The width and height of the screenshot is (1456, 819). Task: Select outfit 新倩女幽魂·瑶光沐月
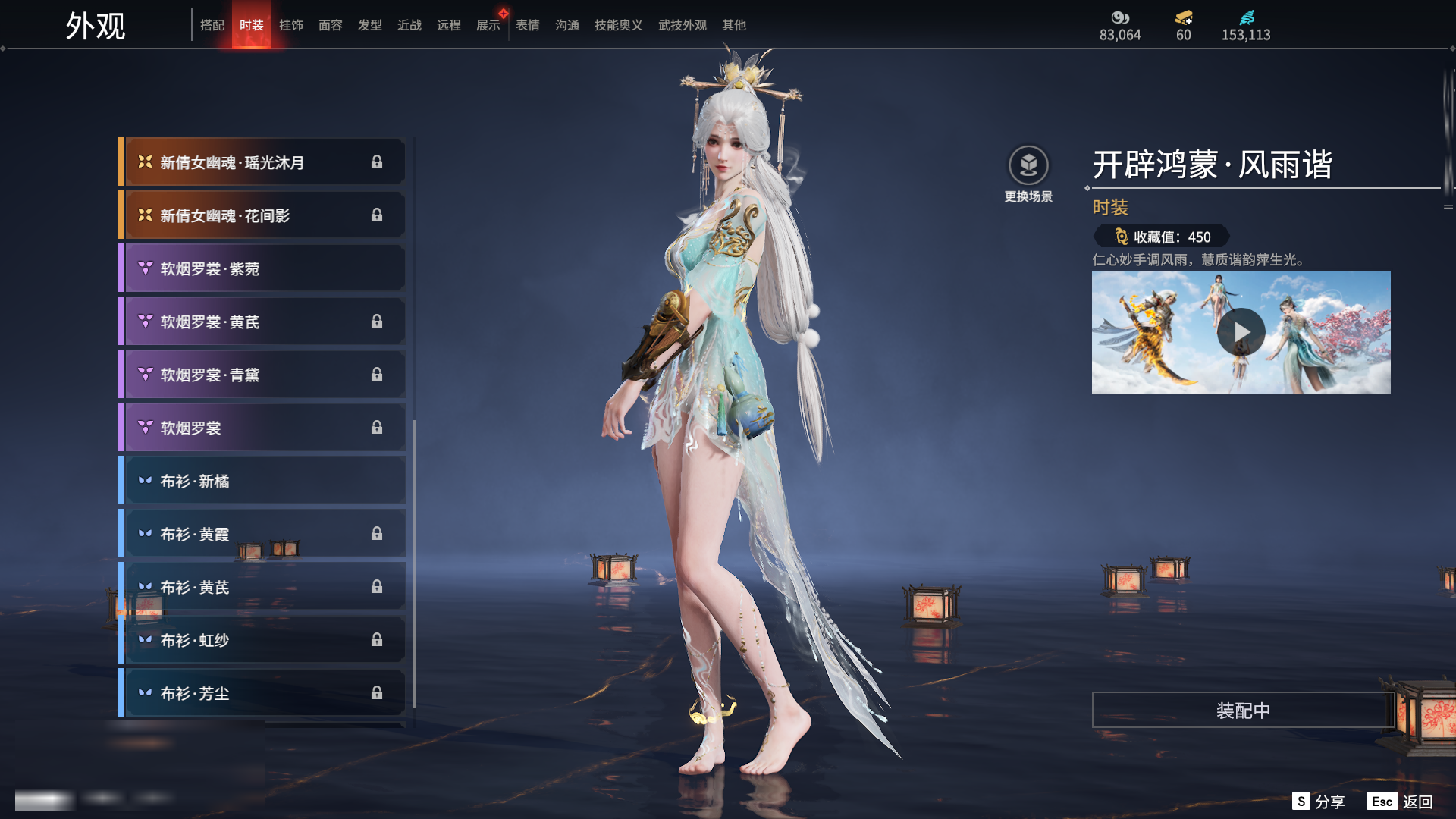coord(262,162)
